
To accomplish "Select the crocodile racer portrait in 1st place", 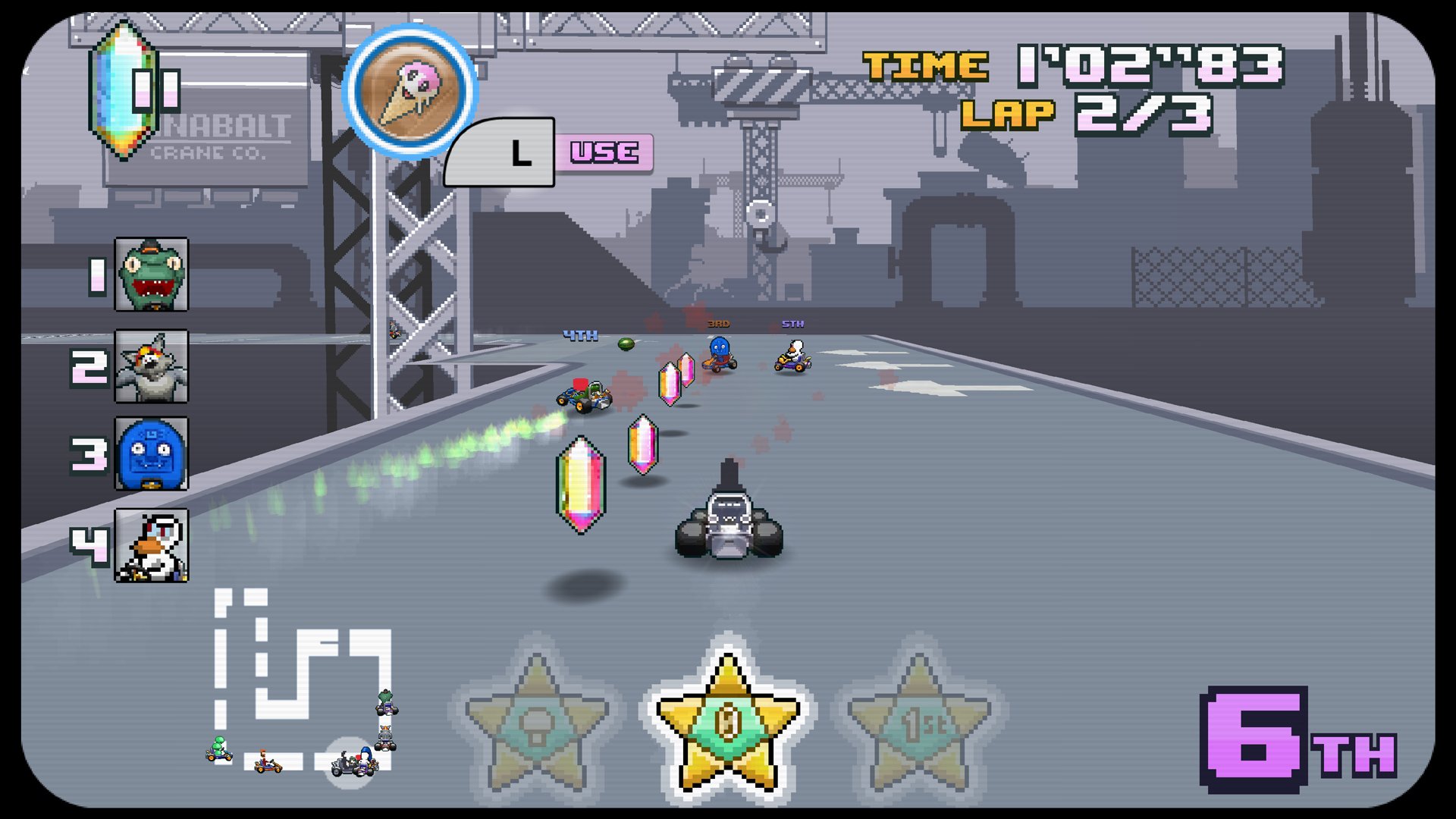I will [152, 275].
